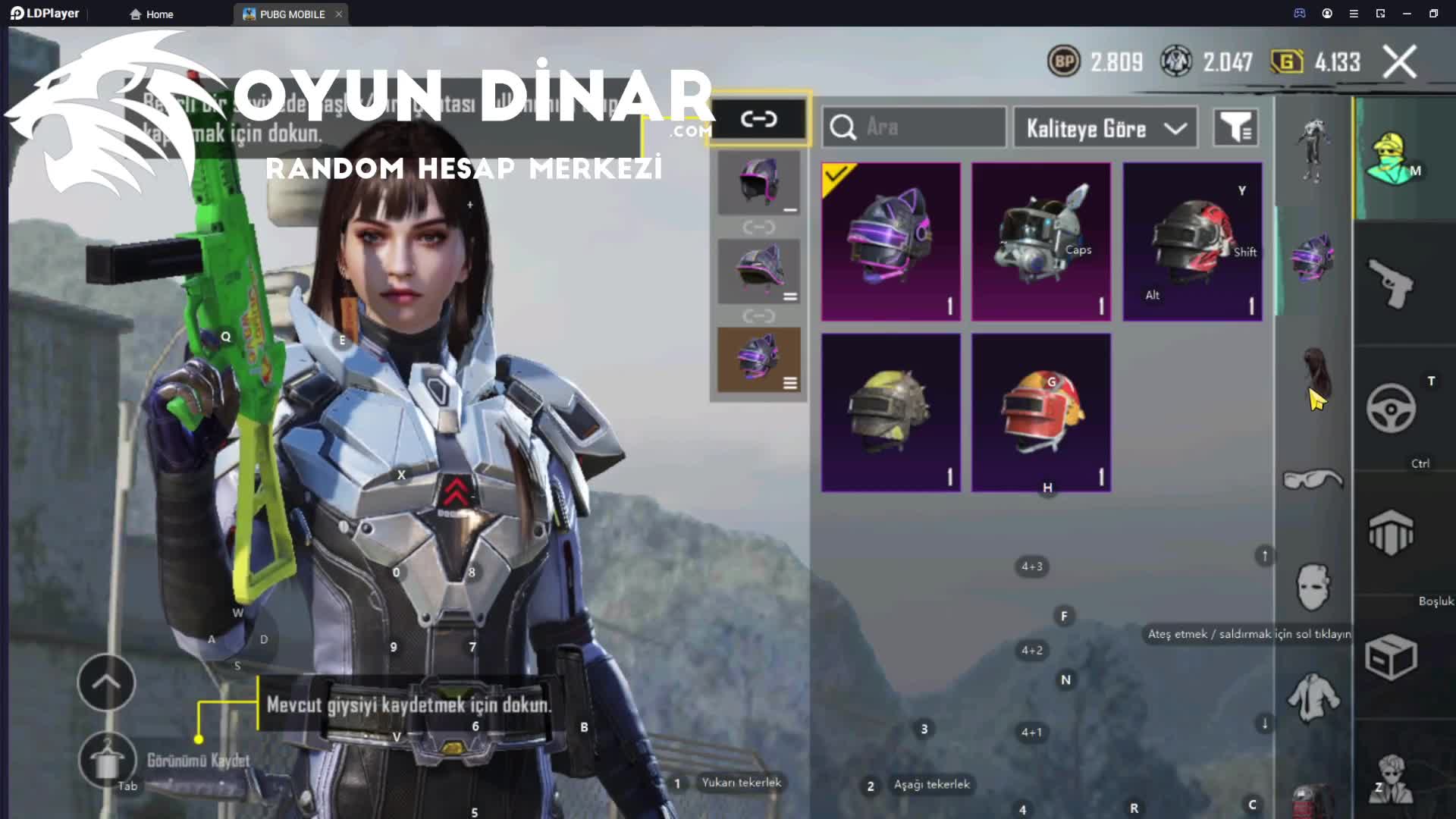Show the face mask category
The width and height of the screenshot is (1456, 819).
coord(1313,587)
